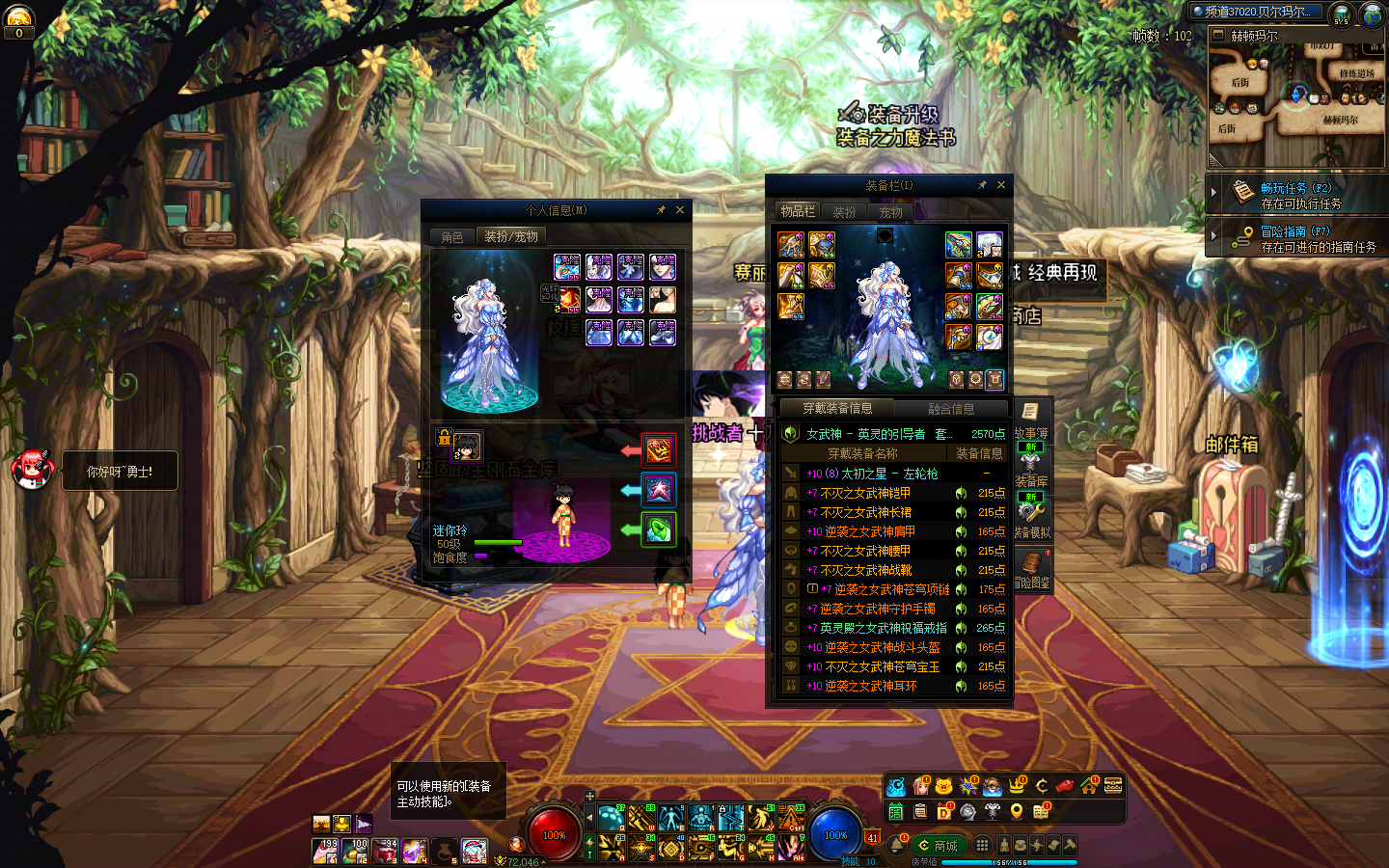Select the red pet equipment slot
The width and height of the screenshot is (1389, 868).
[659, 449]
